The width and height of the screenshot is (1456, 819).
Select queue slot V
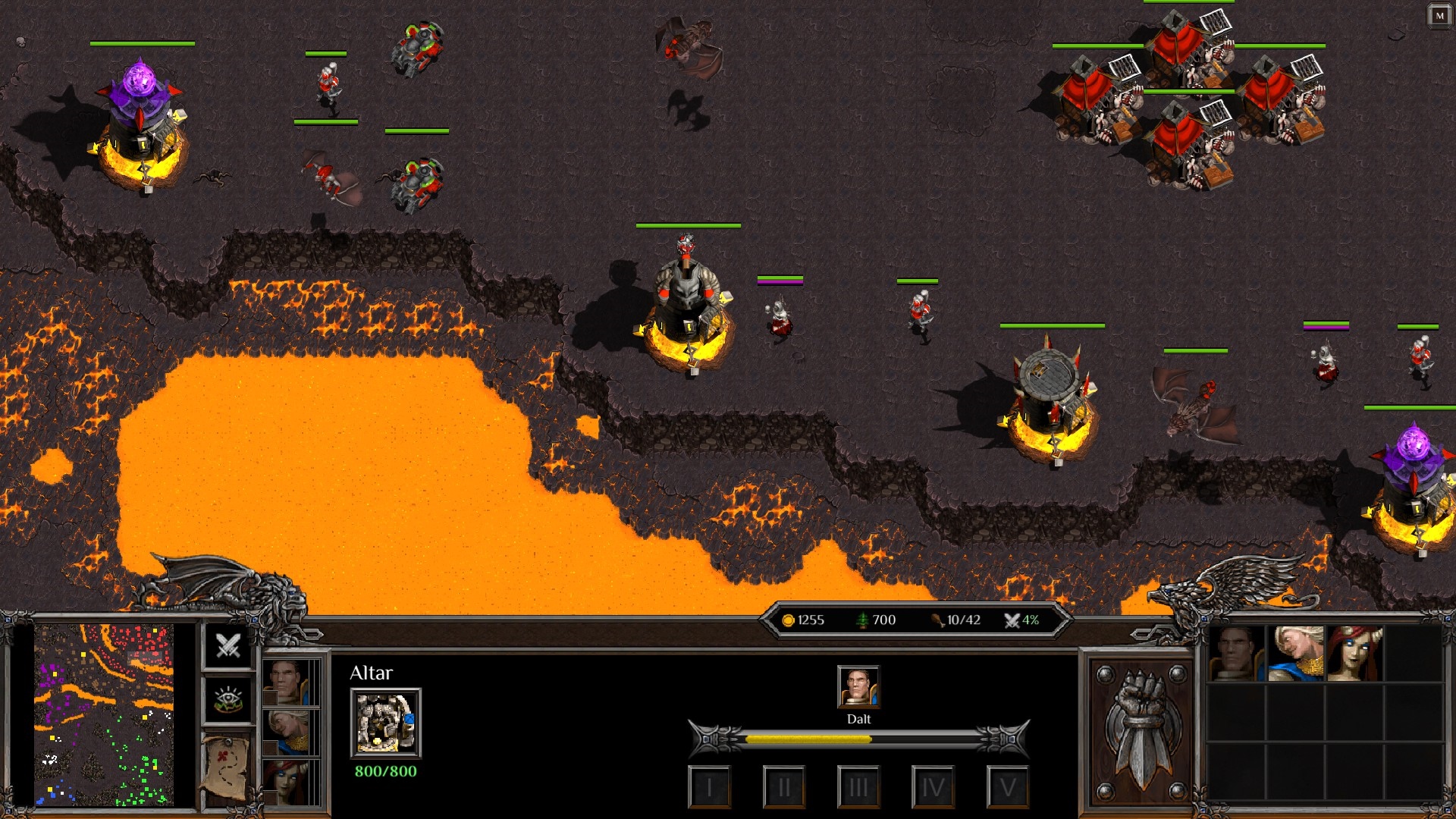click(1007, 787)
